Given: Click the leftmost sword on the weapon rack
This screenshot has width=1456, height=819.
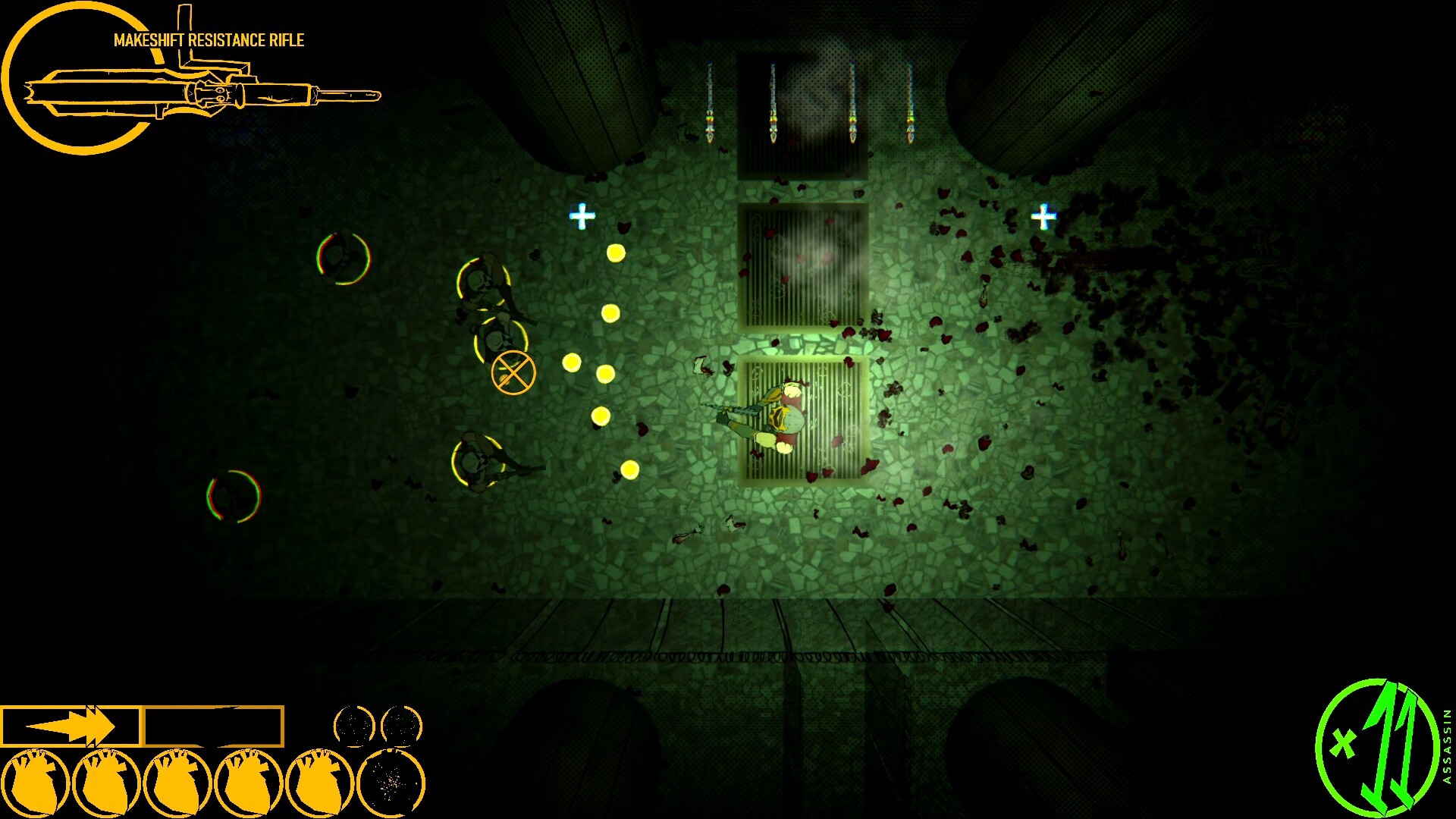Looking at the screenshot, I should coord(708,99).
